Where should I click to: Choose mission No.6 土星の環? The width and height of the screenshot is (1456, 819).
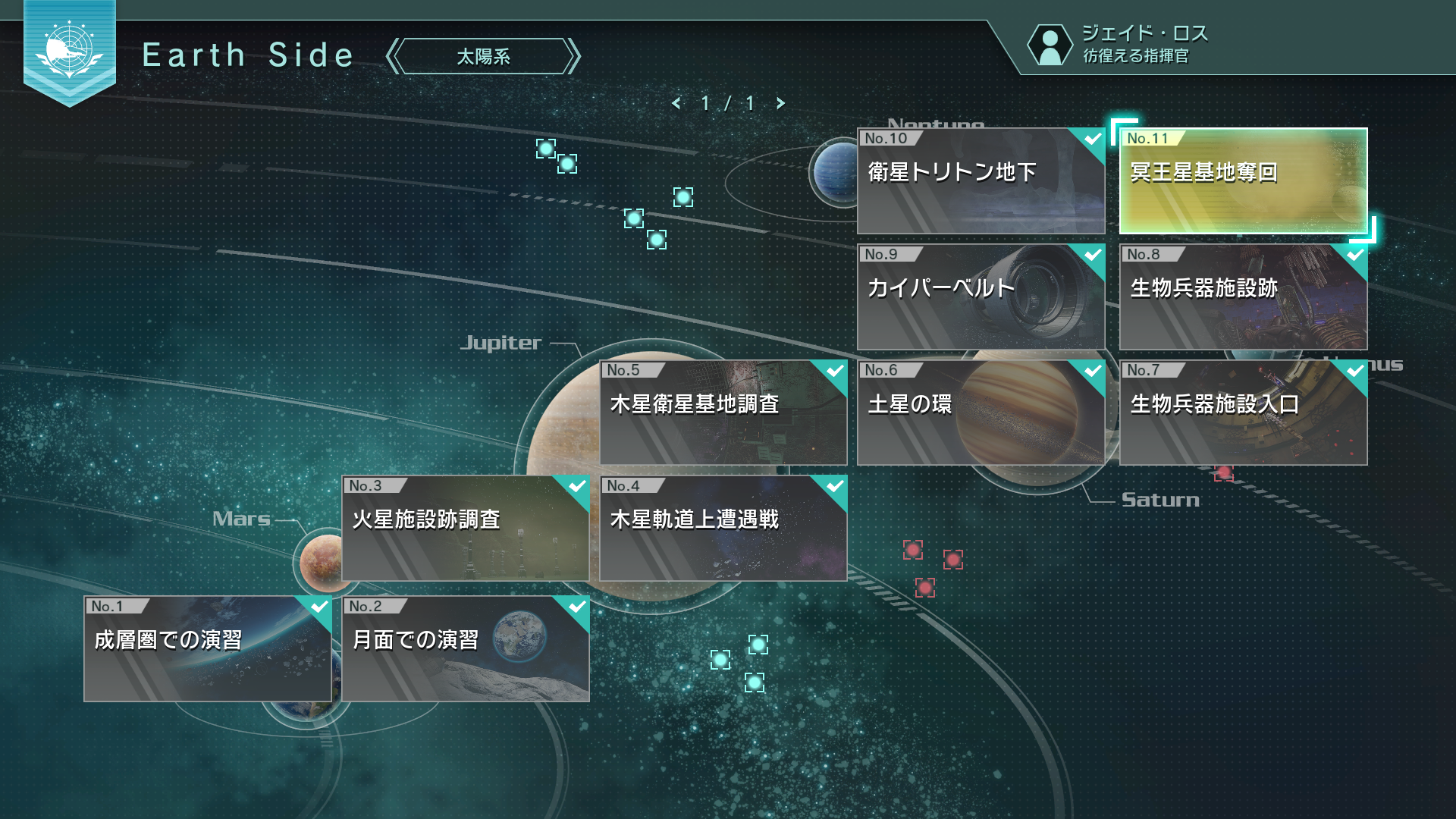981,412
